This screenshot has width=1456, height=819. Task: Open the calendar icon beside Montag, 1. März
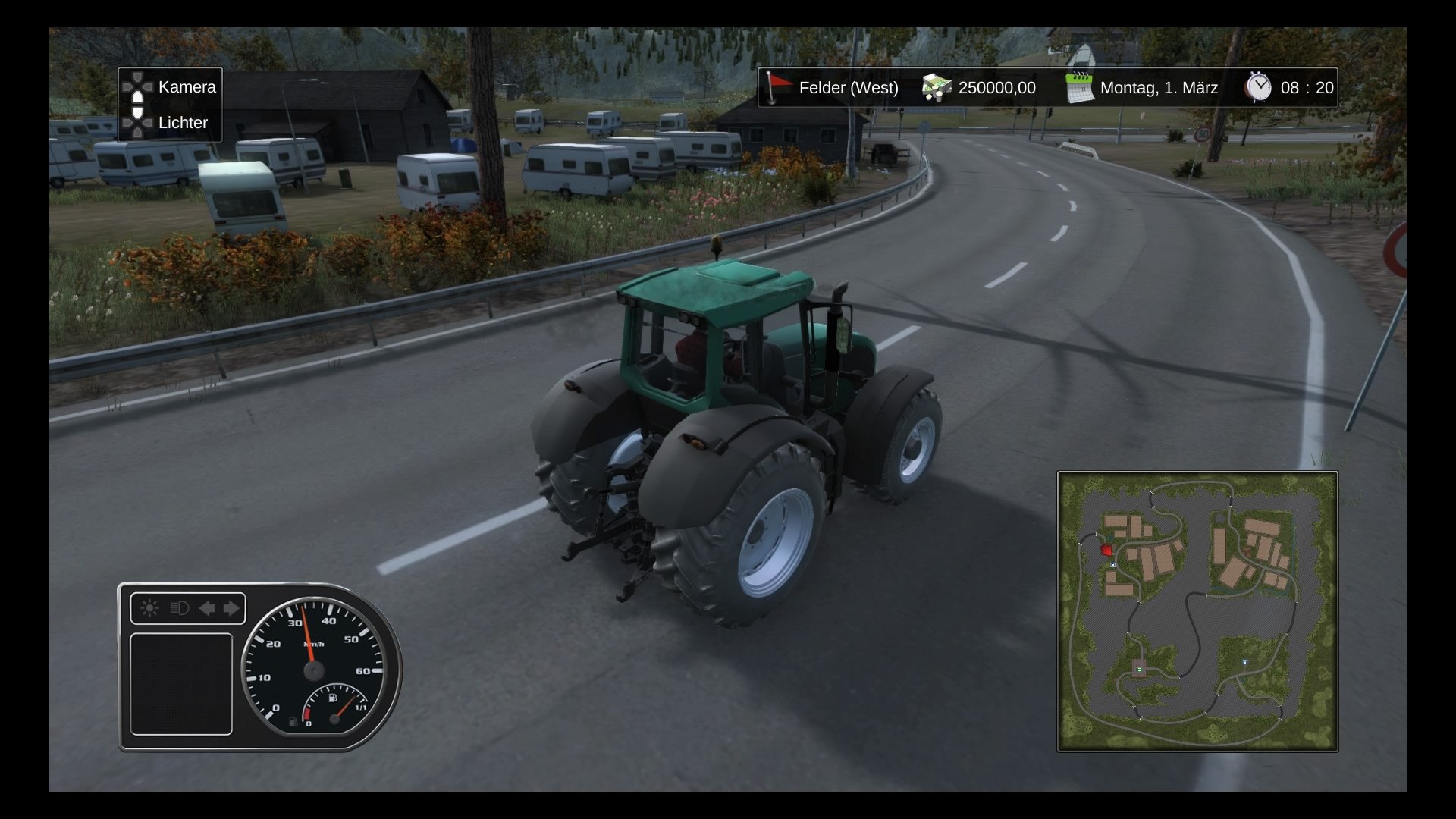point(1079,88)
